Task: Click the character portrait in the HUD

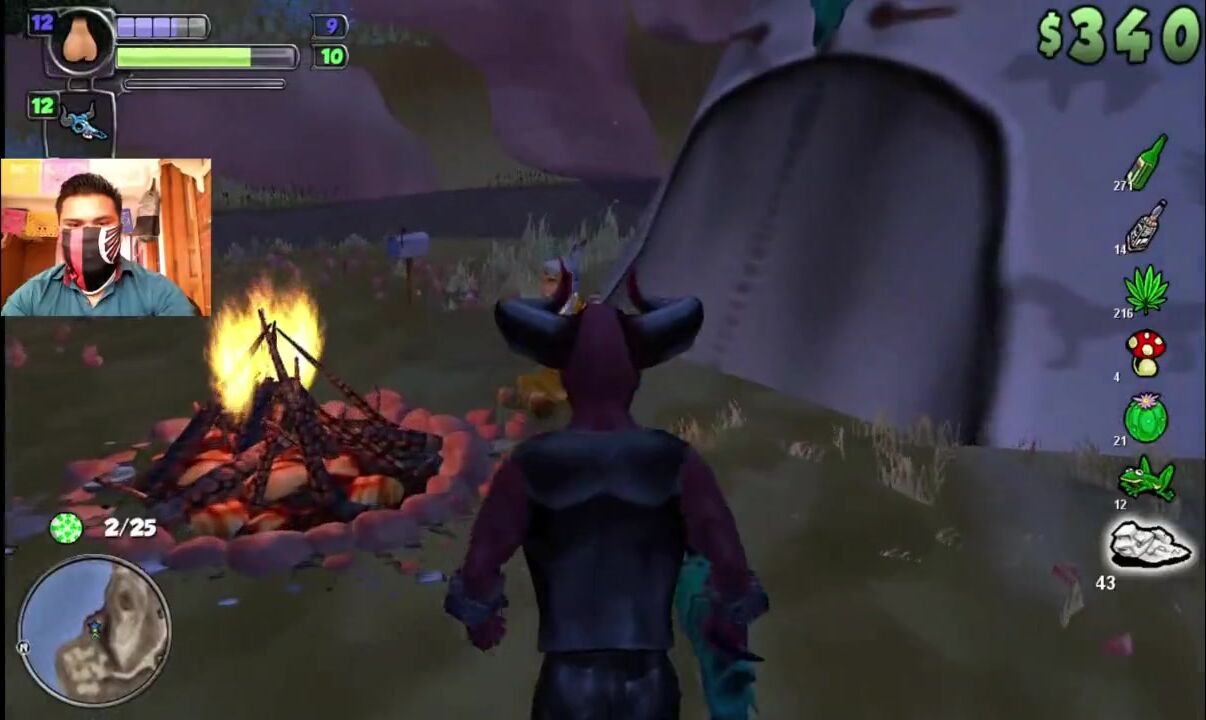Action: point(82,41)
